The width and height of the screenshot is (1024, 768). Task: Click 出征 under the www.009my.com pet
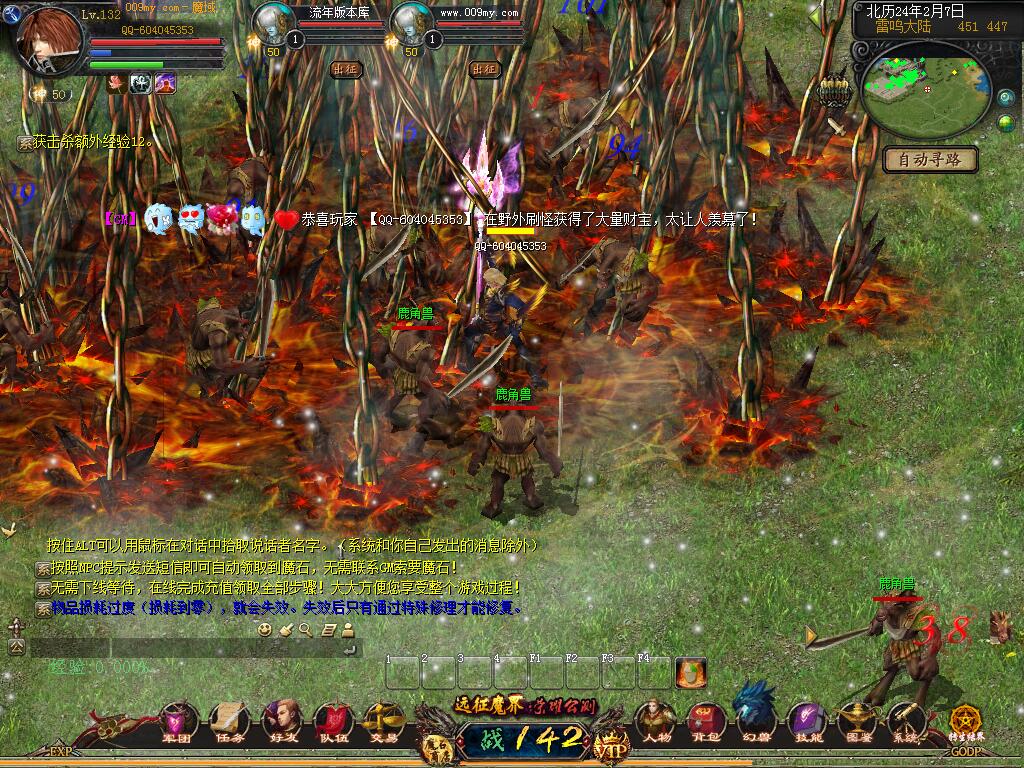(484, 69)
